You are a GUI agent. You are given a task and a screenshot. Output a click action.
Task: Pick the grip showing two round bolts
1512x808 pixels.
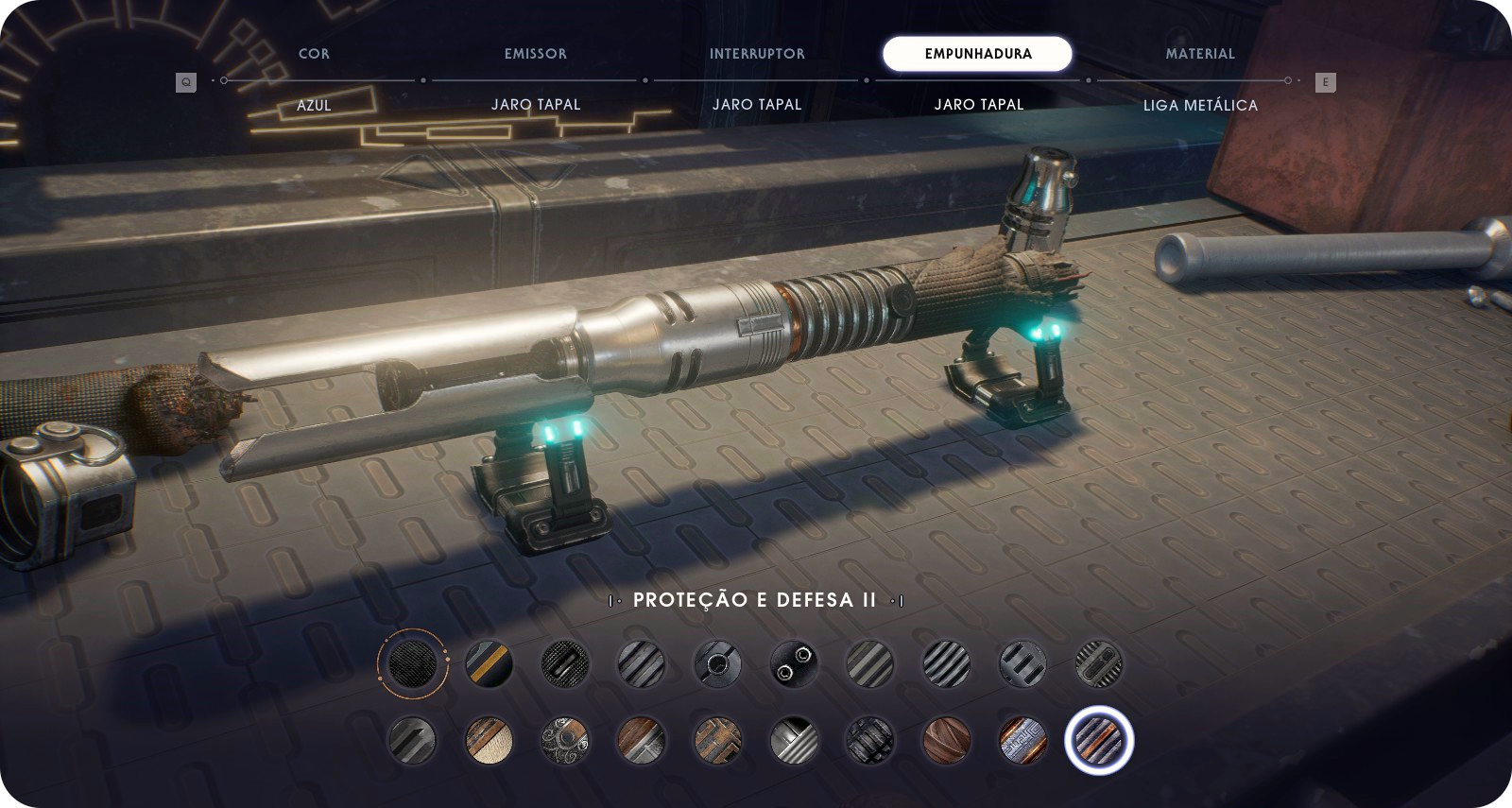[793, 662]
